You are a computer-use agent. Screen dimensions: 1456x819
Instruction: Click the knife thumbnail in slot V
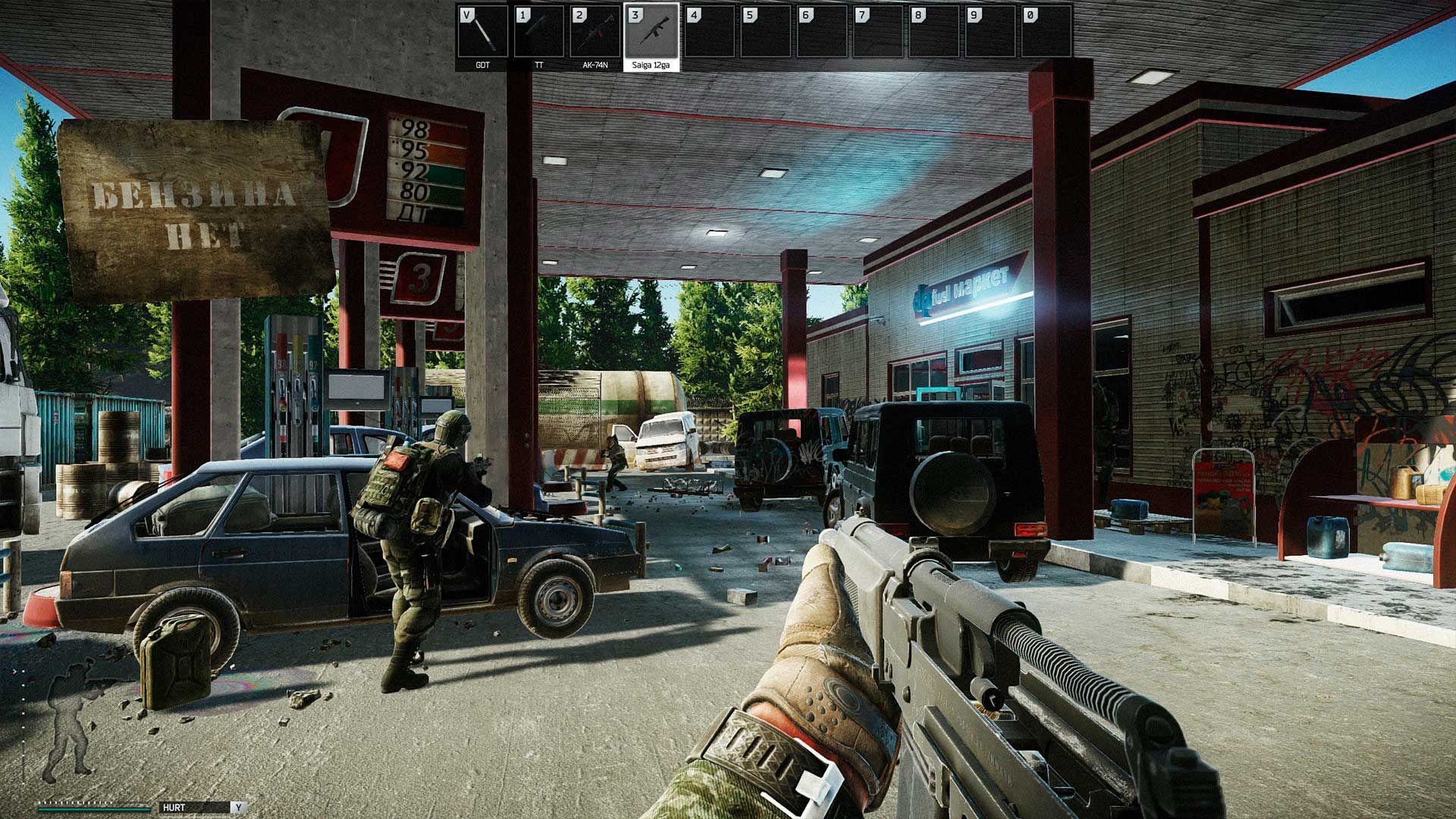point(482,33)
